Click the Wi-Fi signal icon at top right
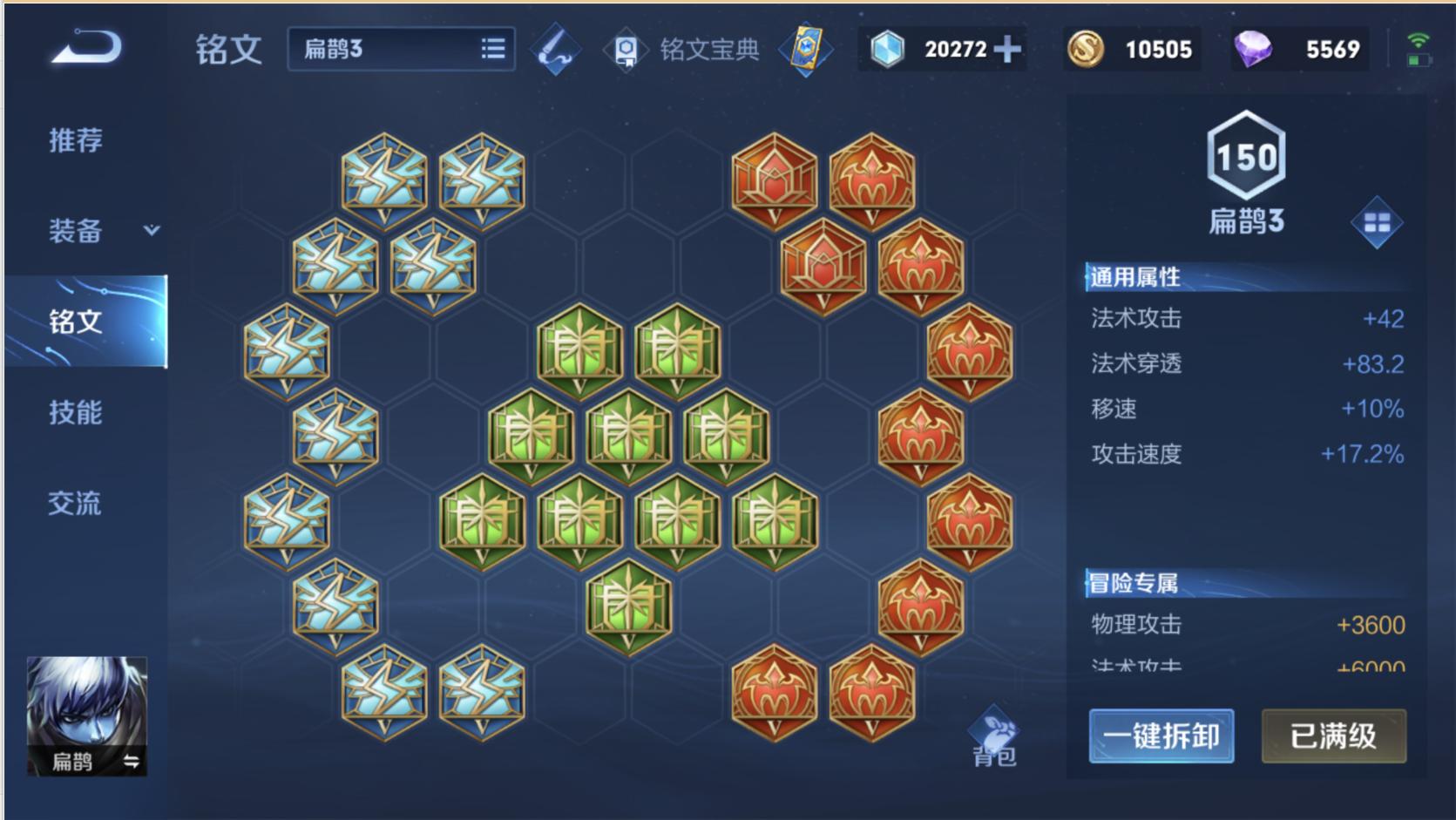1456x820 pixels. [1419, 38]
